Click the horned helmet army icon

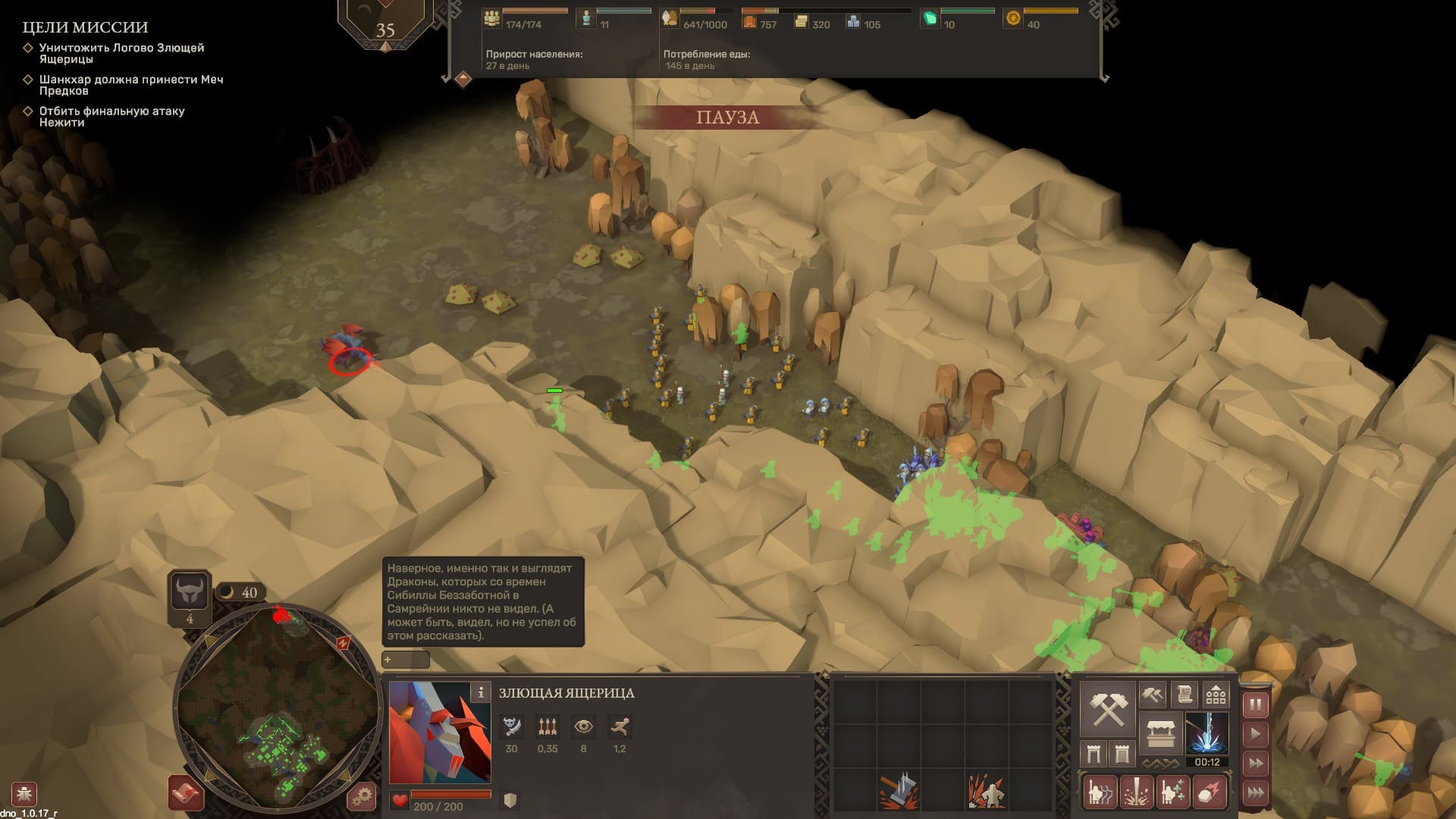189,591
